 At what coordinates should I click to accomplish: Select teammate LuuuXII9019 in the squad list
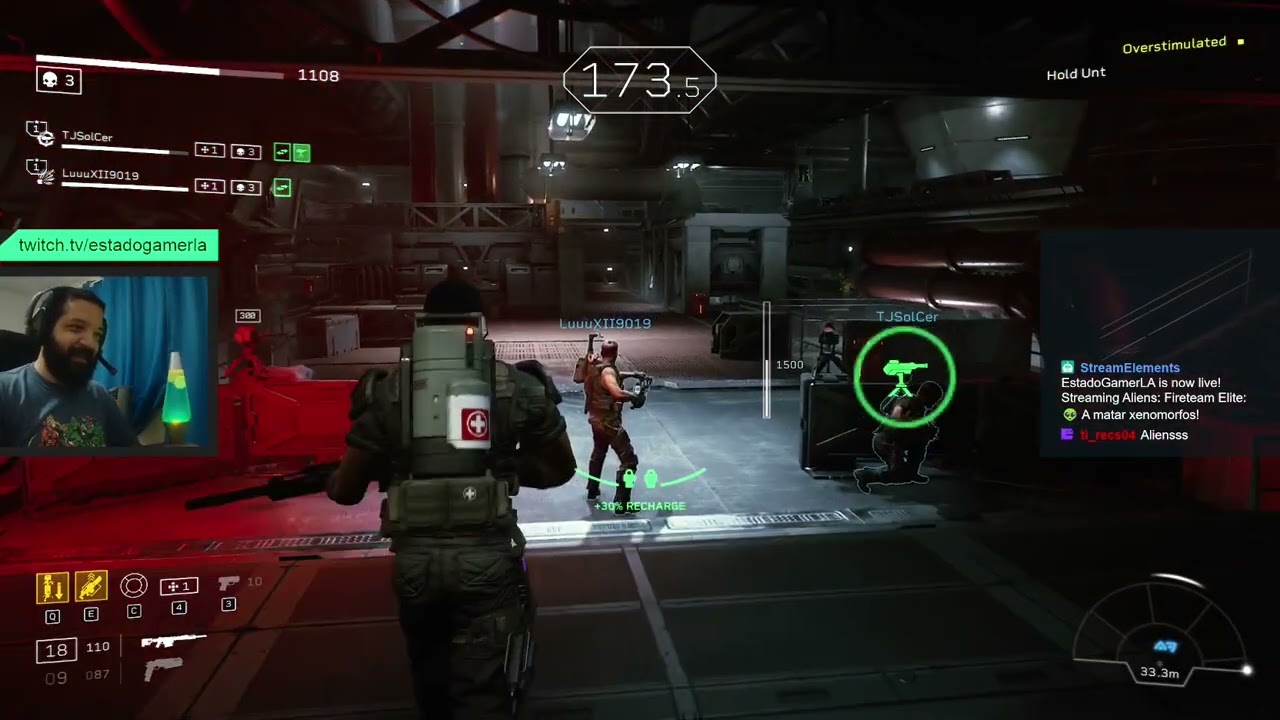100,175
